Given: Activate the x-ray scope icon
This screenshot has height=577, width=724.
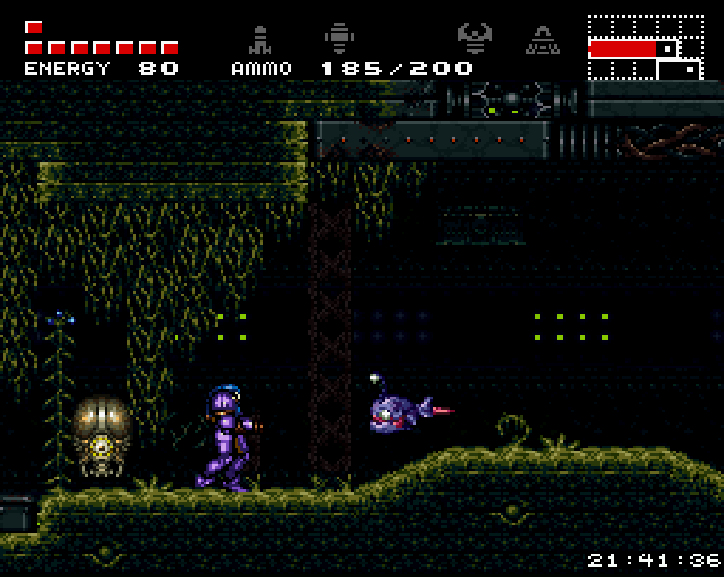Looking at the screenshot, I should [543, 40].
